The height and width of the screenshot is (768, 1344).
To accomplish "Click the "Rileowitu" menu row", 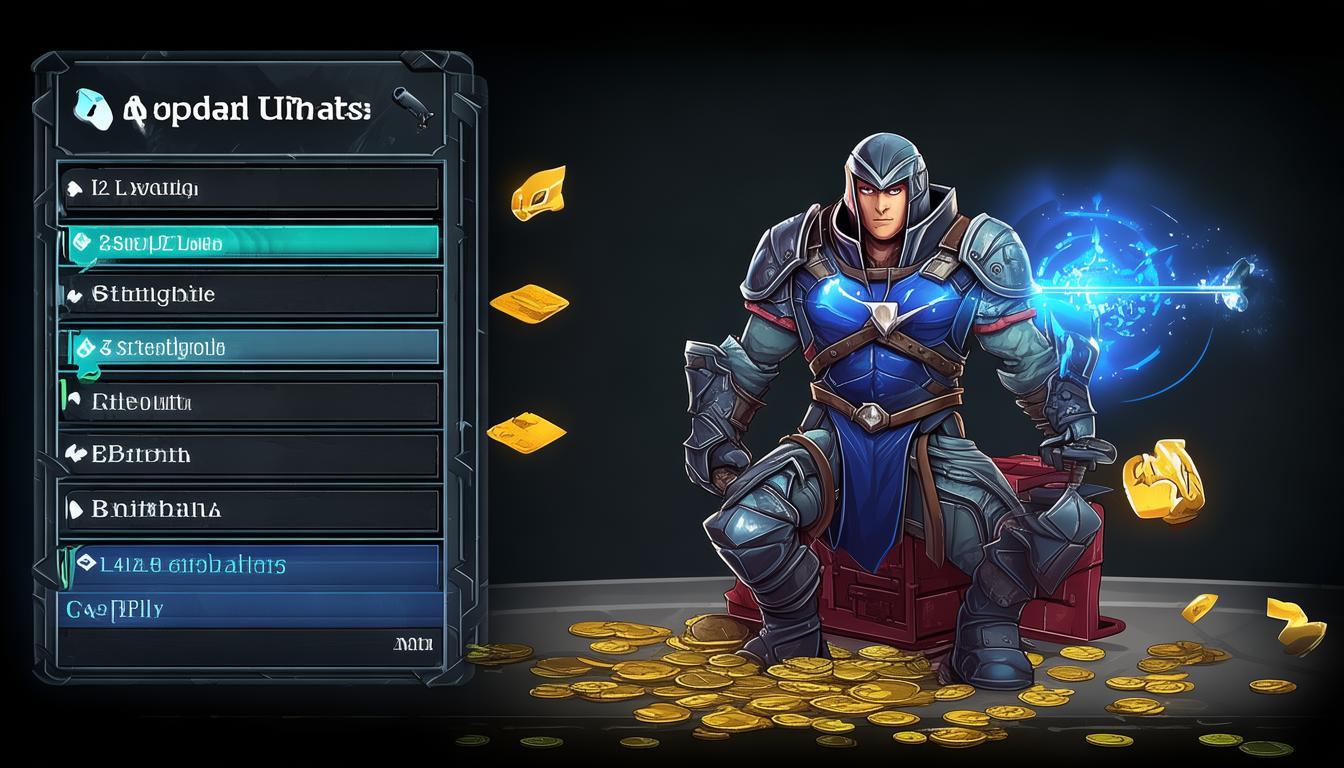I will (250, 402).
